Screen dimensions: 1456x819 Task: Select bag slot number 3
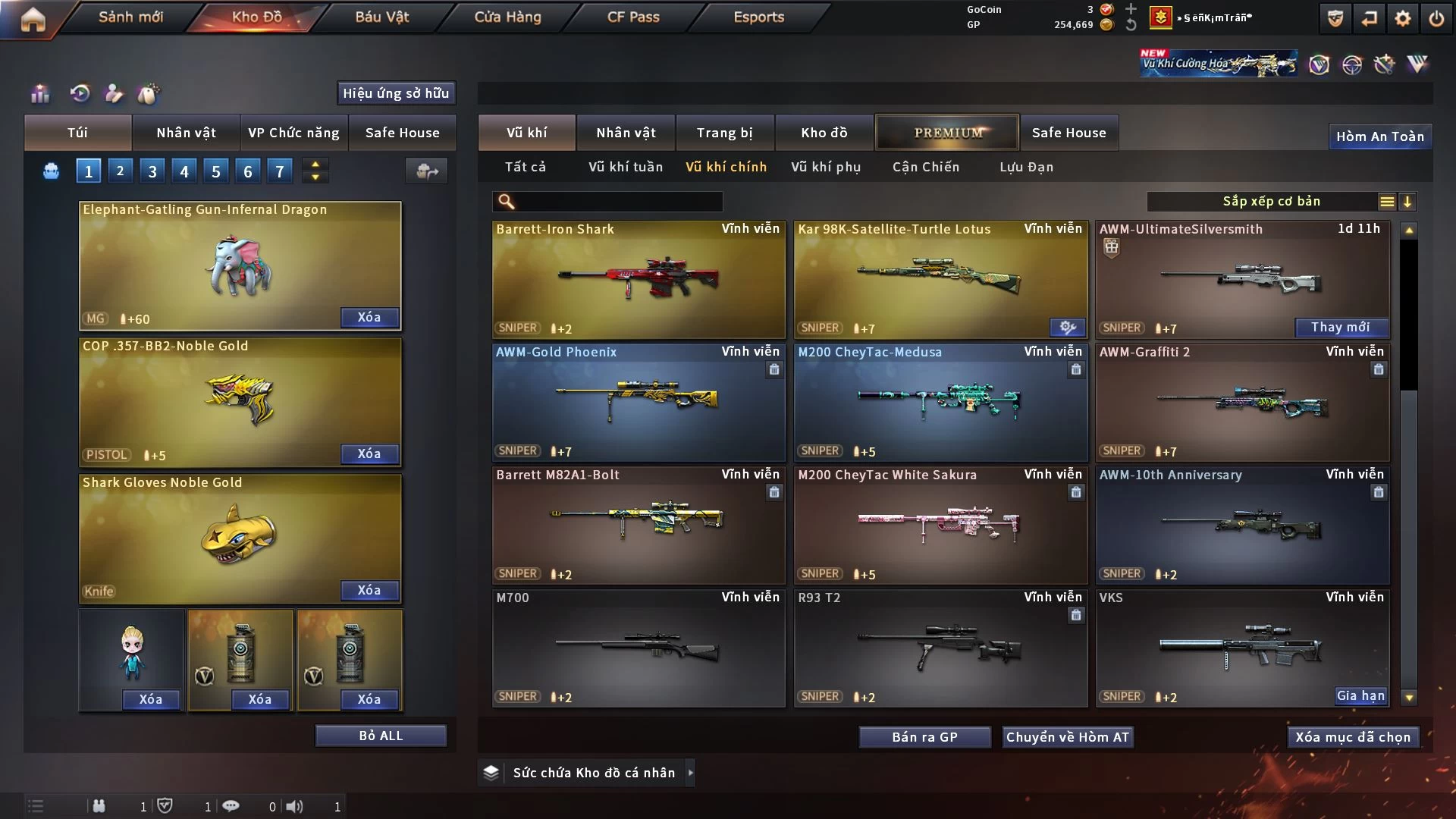[x=152, y=171]
